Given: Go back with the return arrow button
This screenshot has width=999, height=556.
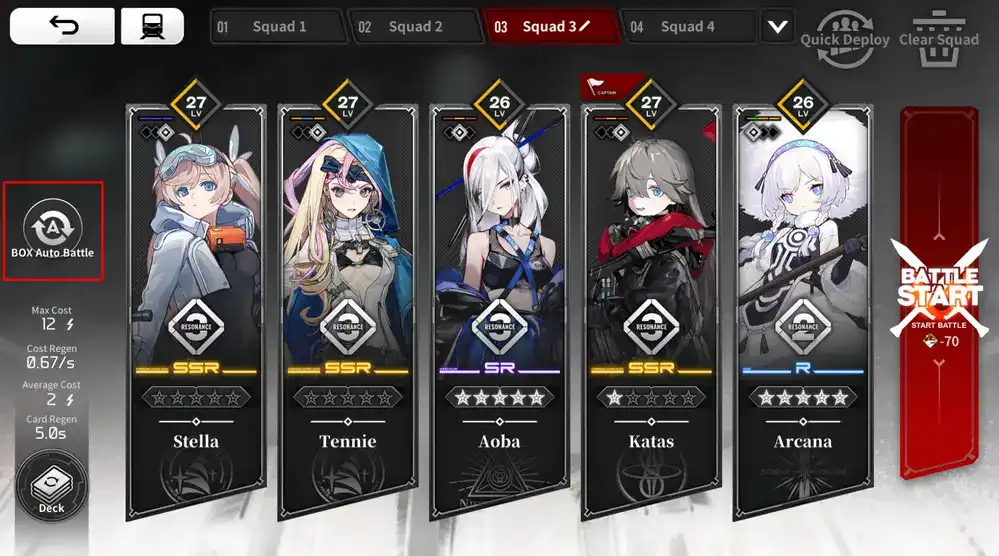Looking at the screenshot, I should (62, 26).
